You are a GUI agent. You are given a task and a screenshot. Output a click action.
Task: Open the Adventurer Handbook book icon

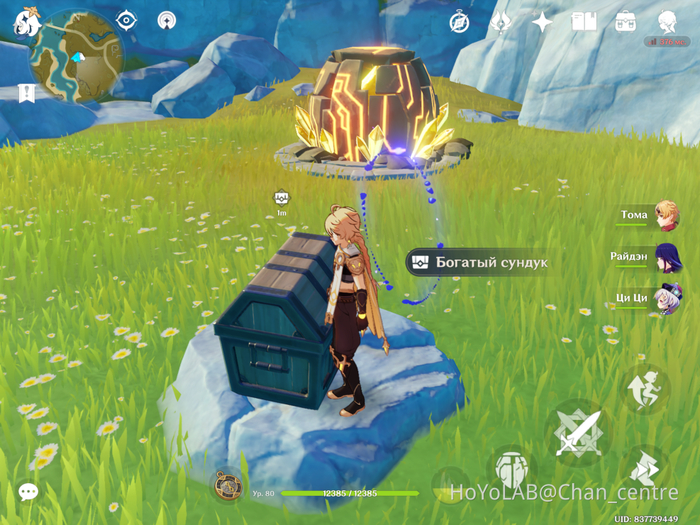[x=583, y=21]
